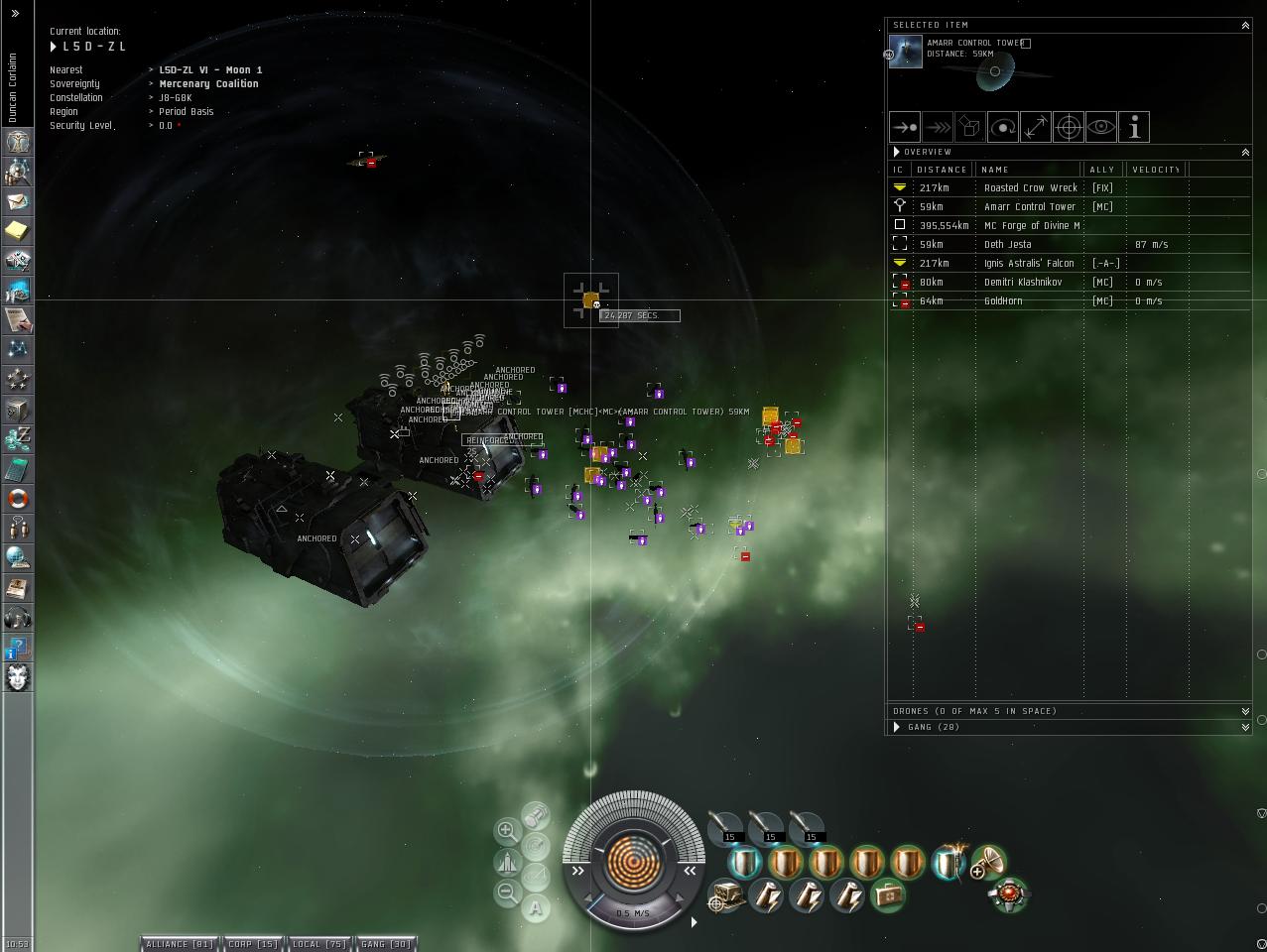Viewport: 1267px width, 952px height.
Task: Open the mail envelope icon in sidebar
Action: pyautogui.click(x=18, y=201)
